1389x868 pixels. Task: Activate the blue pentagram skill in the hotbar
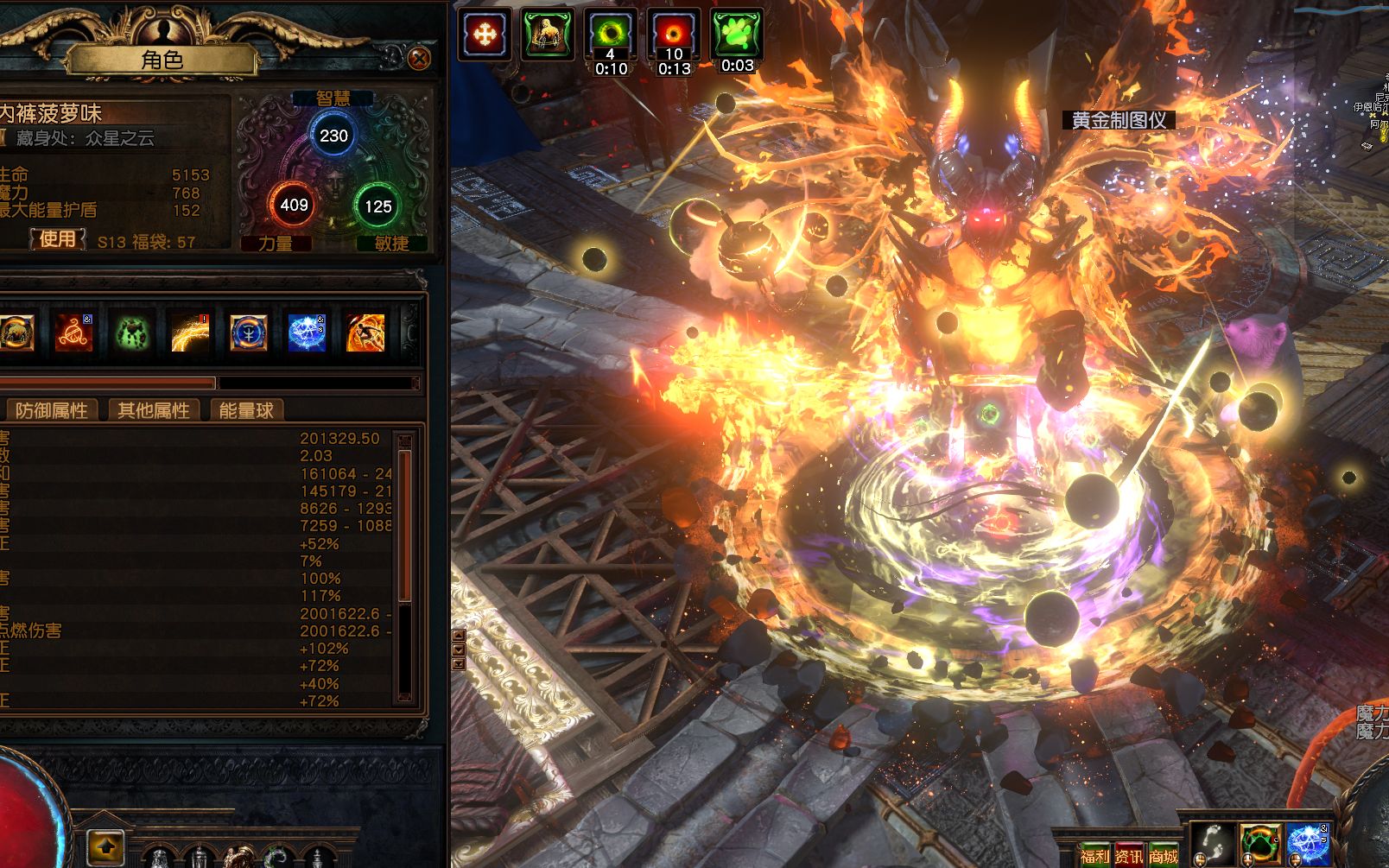1308,843
